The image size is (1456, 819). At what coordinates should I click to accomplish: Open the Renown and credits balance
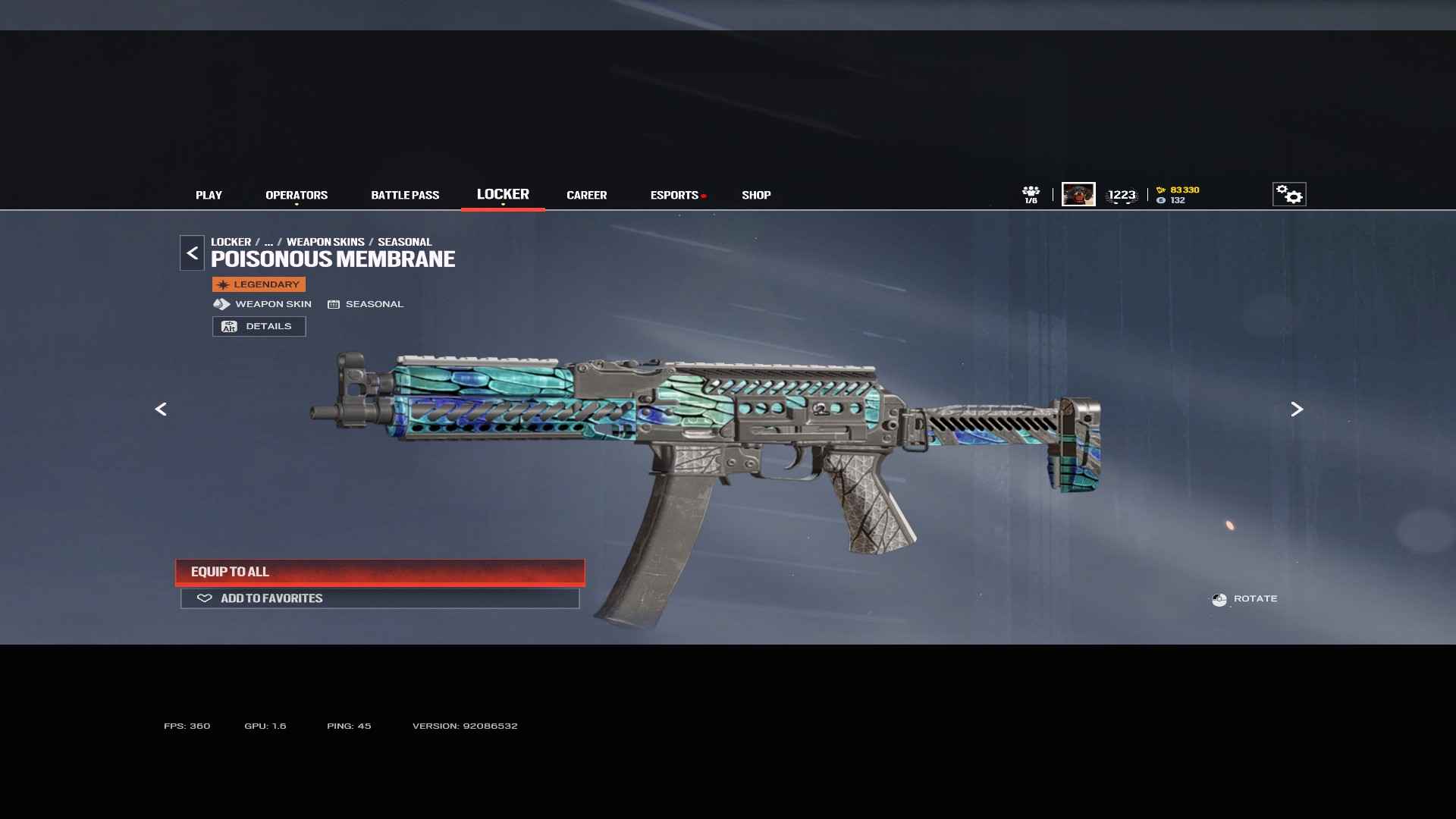pos(1178,195)
